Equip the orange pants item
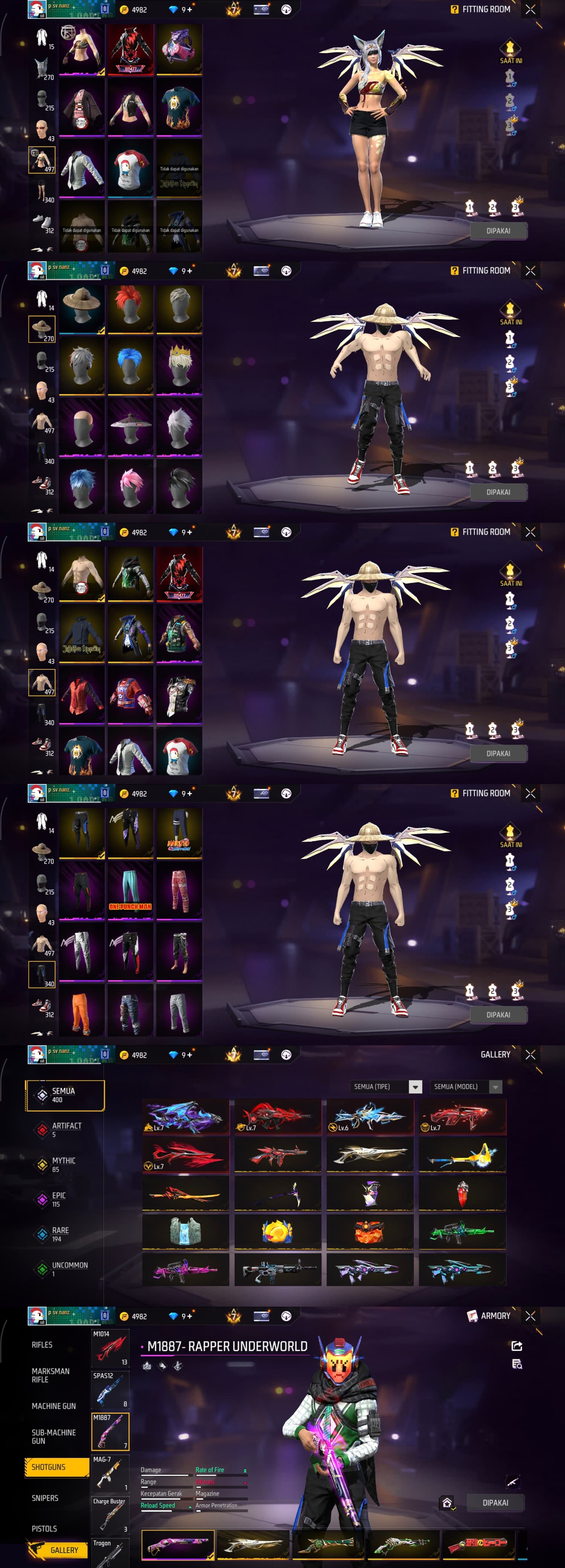 (x=82, y=1011)
